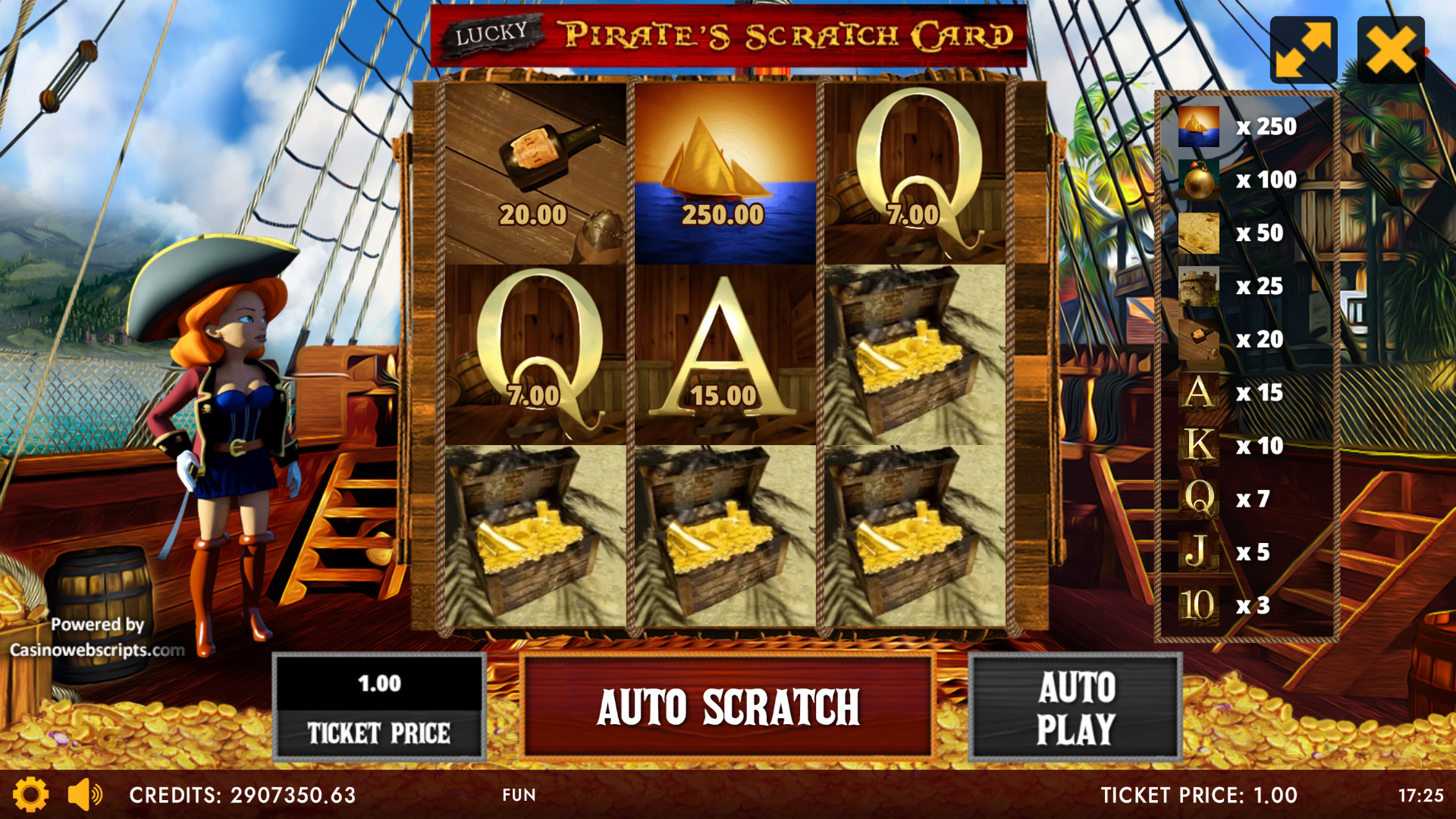Select the rum bottle 20.00 tile
Screen dimensions: 1456x819
click(x=535, y=174)
